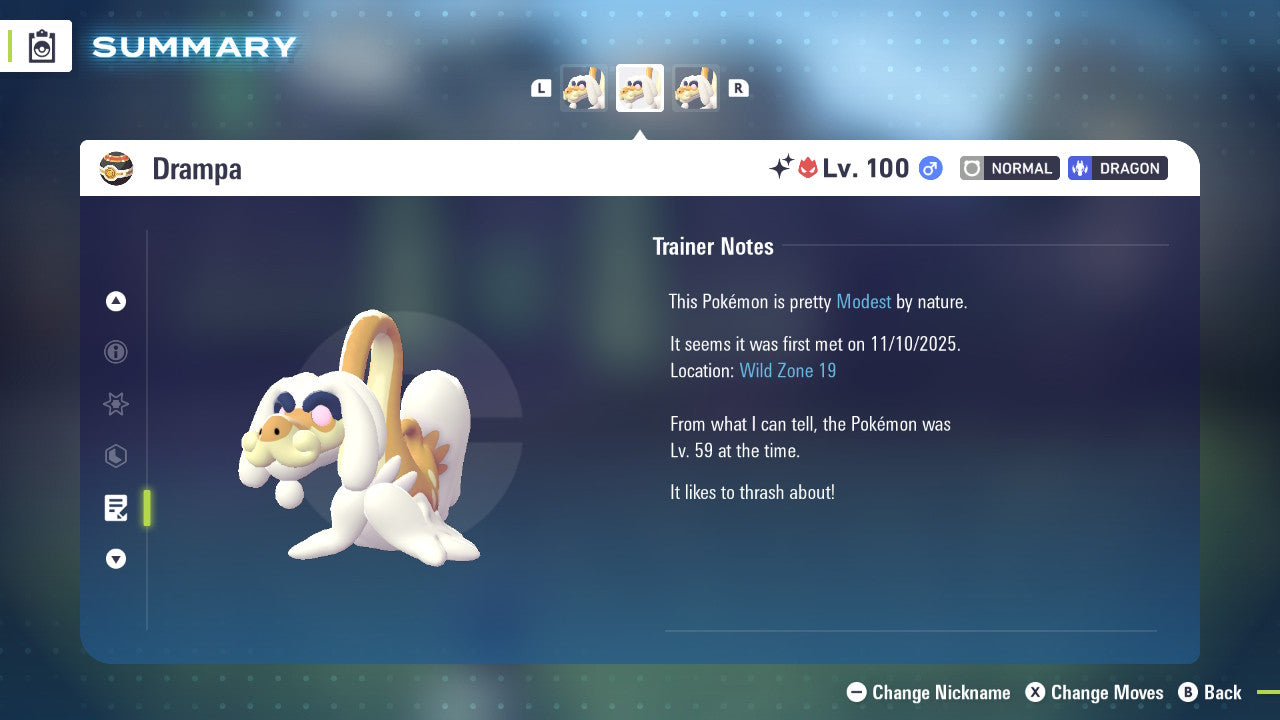Click the shiny sparkles icon in the header
The height and width of the screenshot is (720, 1280).
[782, 168]
